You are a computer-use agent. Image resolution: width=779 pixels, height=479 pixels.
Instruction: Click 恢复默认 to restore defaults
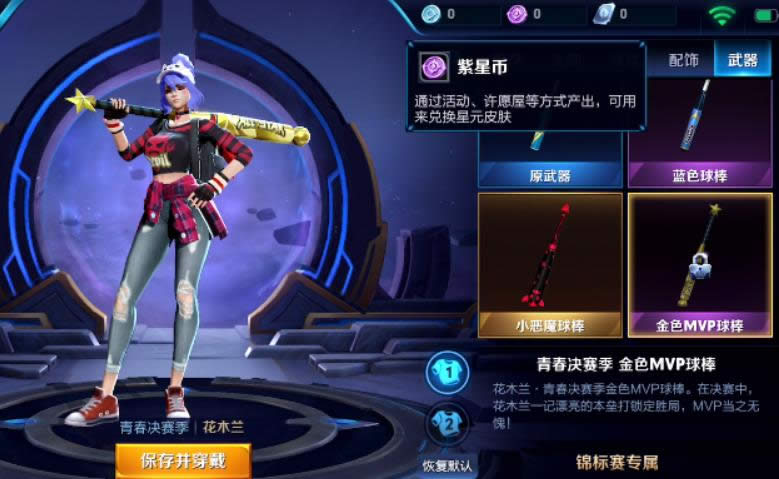click(x=447, y=466)
